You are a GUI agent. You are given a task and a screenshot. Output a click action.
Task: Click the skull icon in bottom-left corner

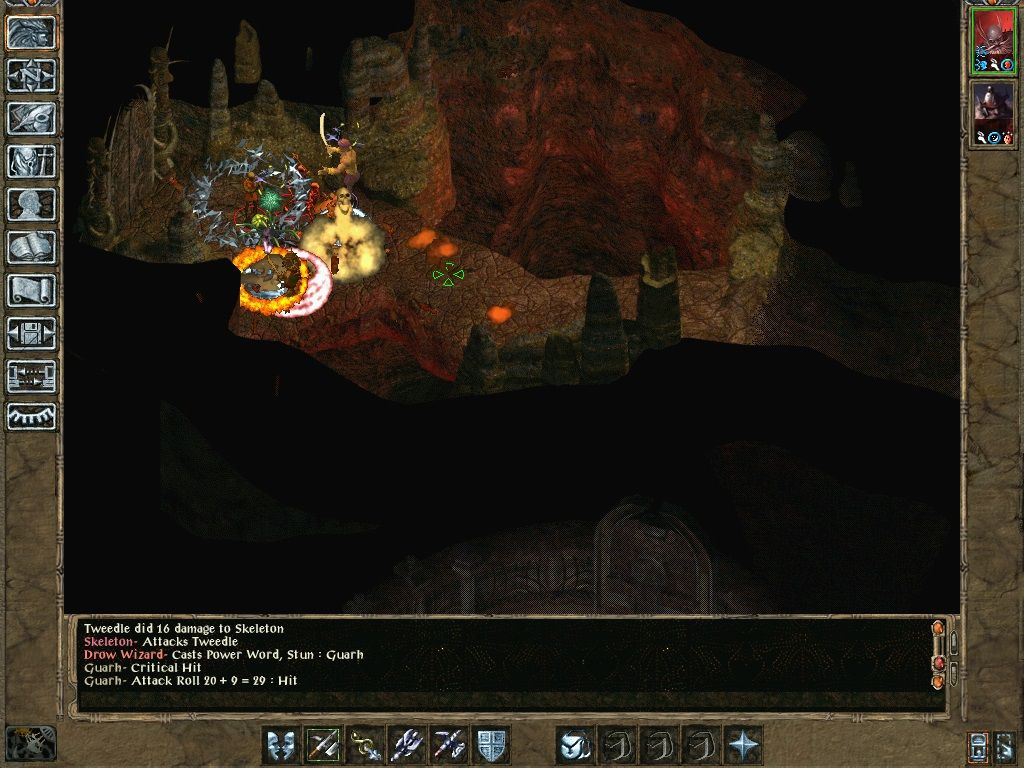pos(30,743)
